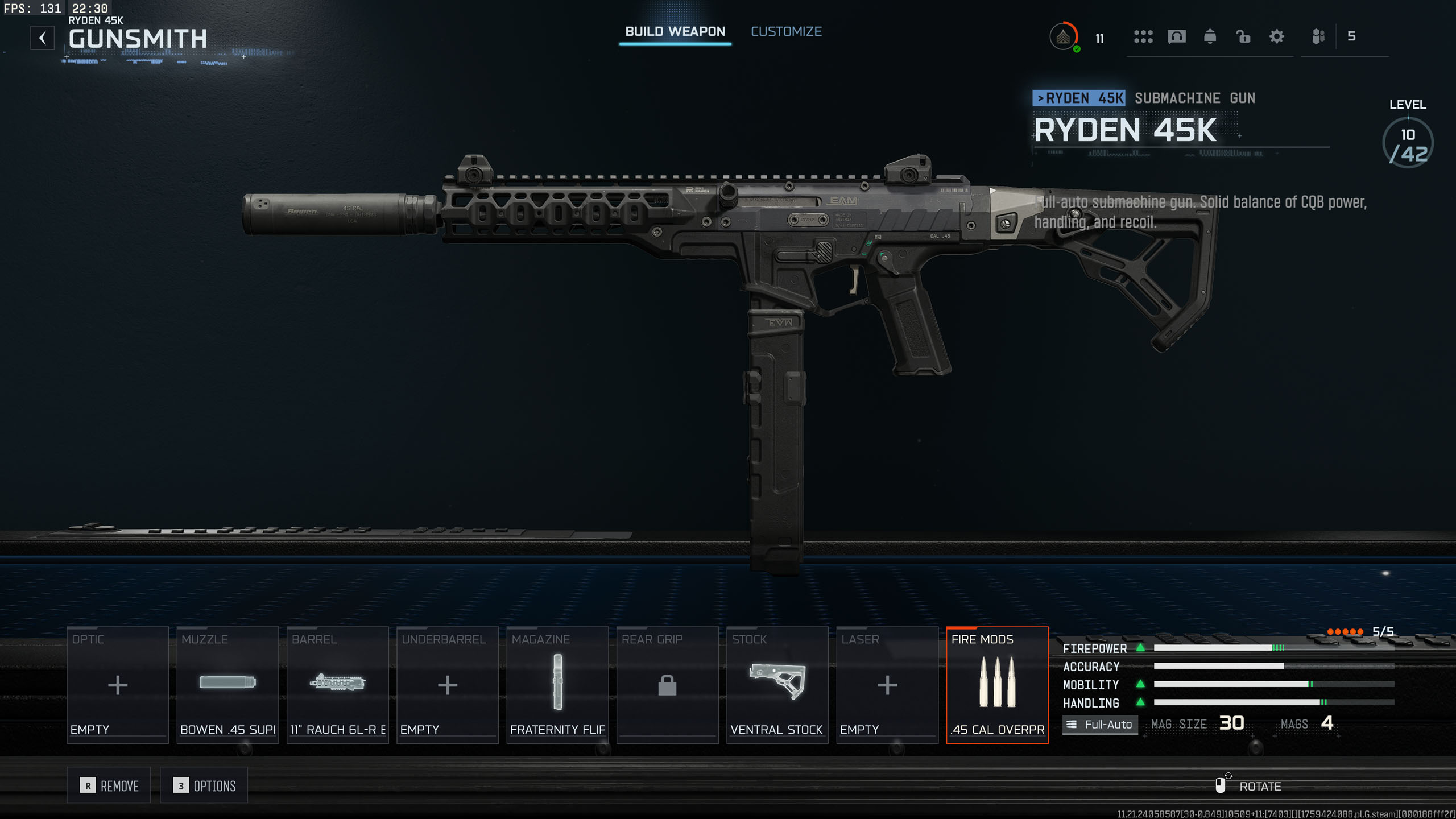Select the Build Weapon tab
This screenshot has height=819, width=1456.
(675, 32)
